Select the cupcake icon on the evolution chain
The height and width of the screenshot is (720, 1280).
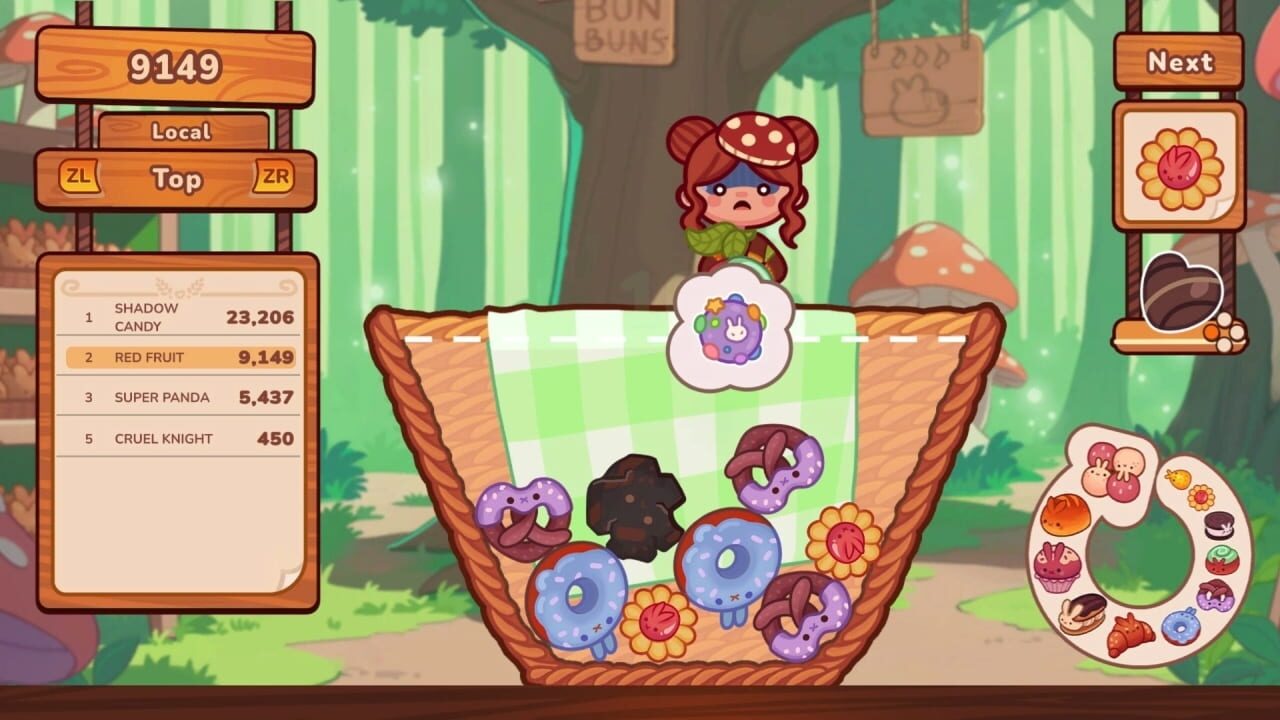click(x=1055, y=567)
